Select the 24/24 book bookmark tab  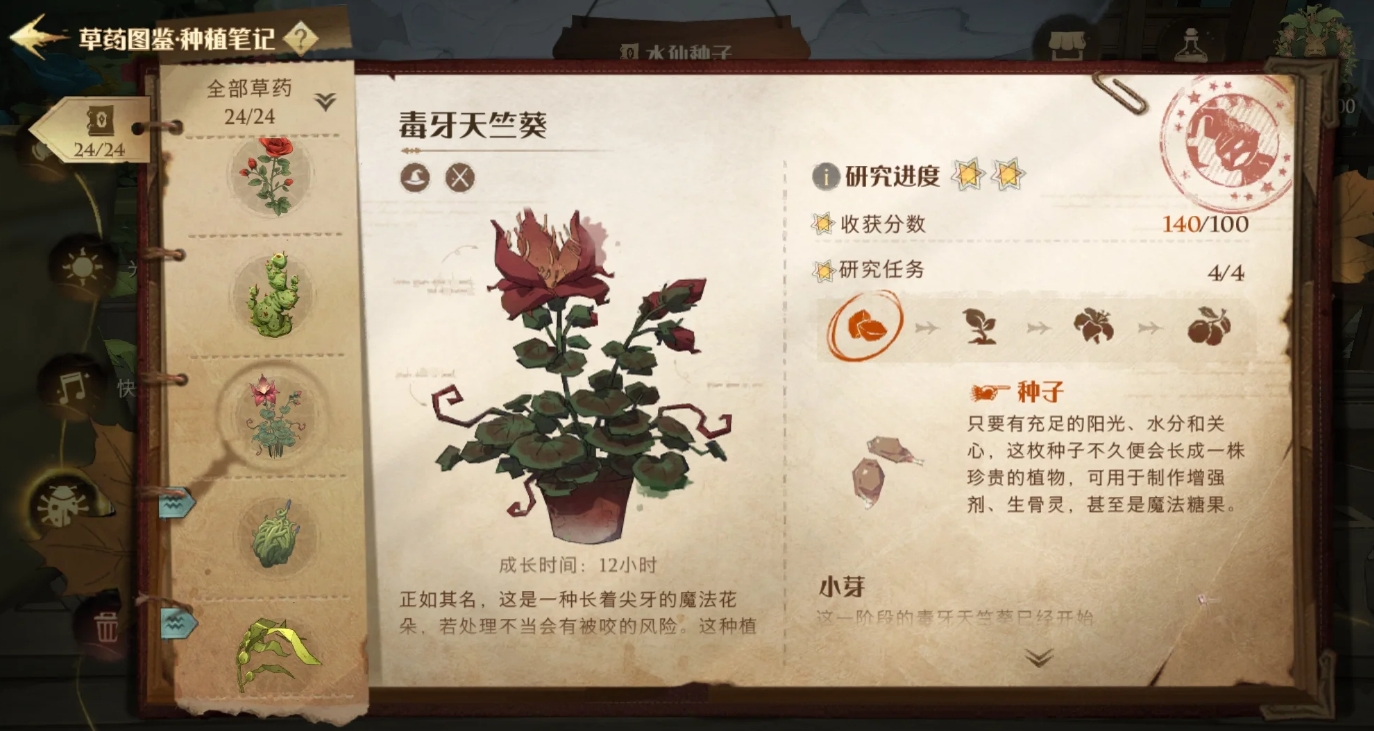pos(98,131)
